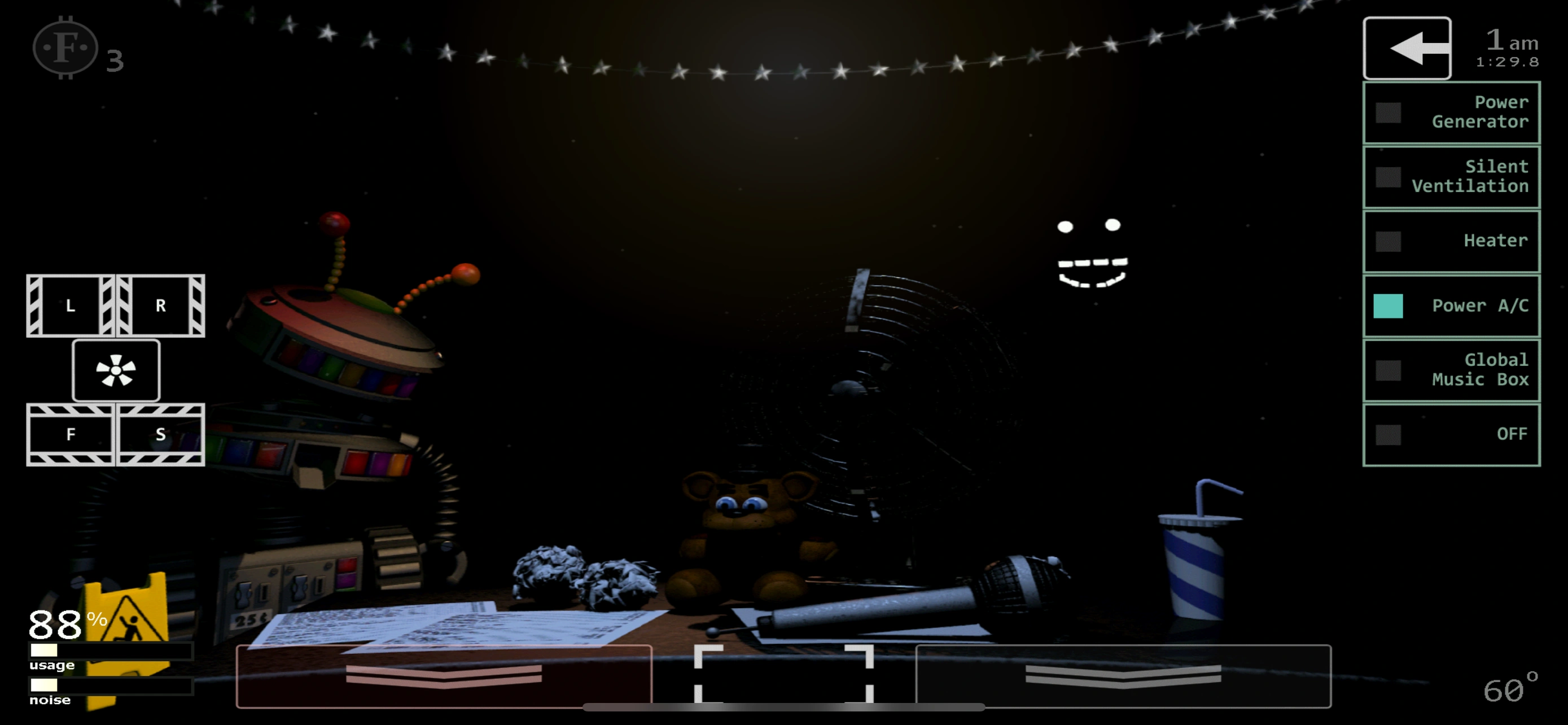Select the Power A/C option
Screen dimensions: 1568x725
pyautogui.click(x=1451, y=305)
